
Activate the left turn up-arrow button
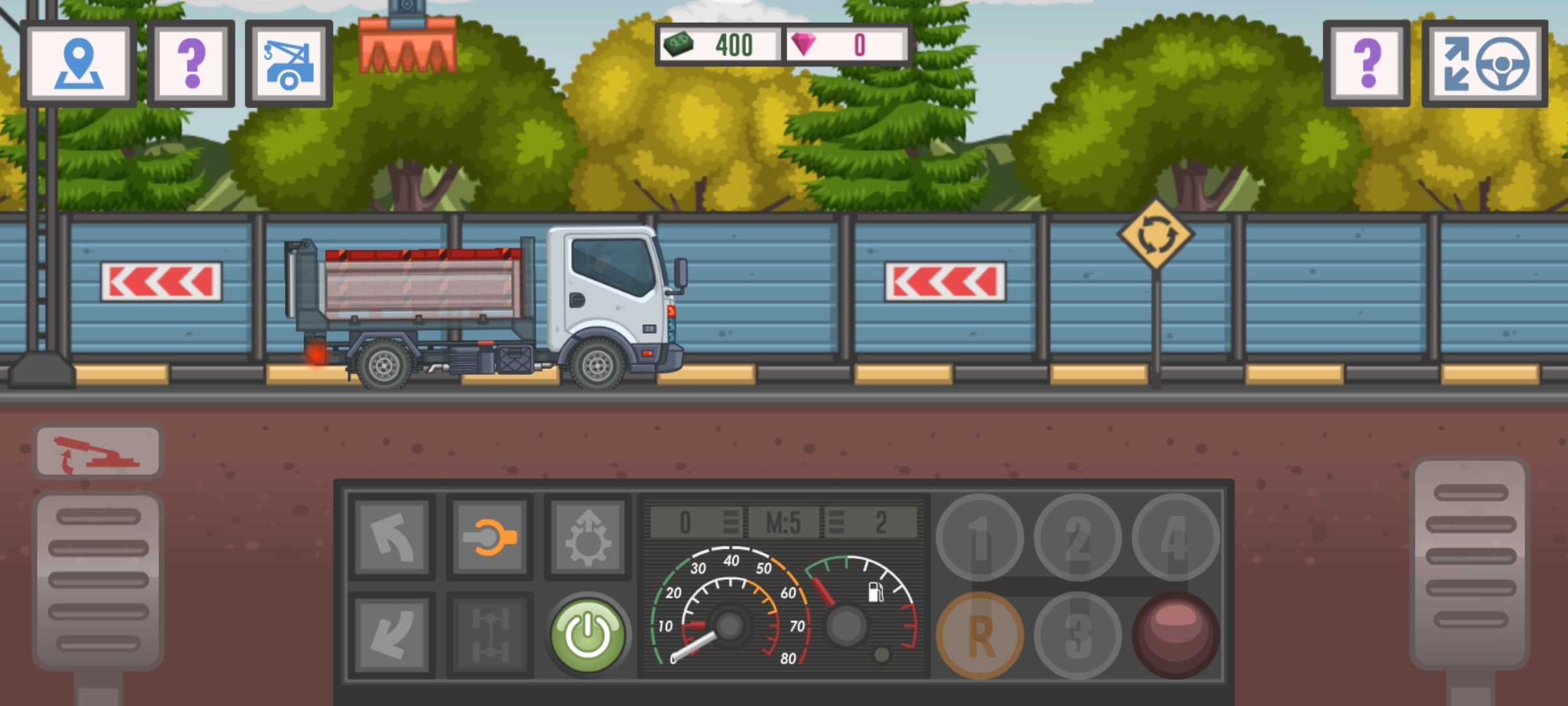point(392,537)
